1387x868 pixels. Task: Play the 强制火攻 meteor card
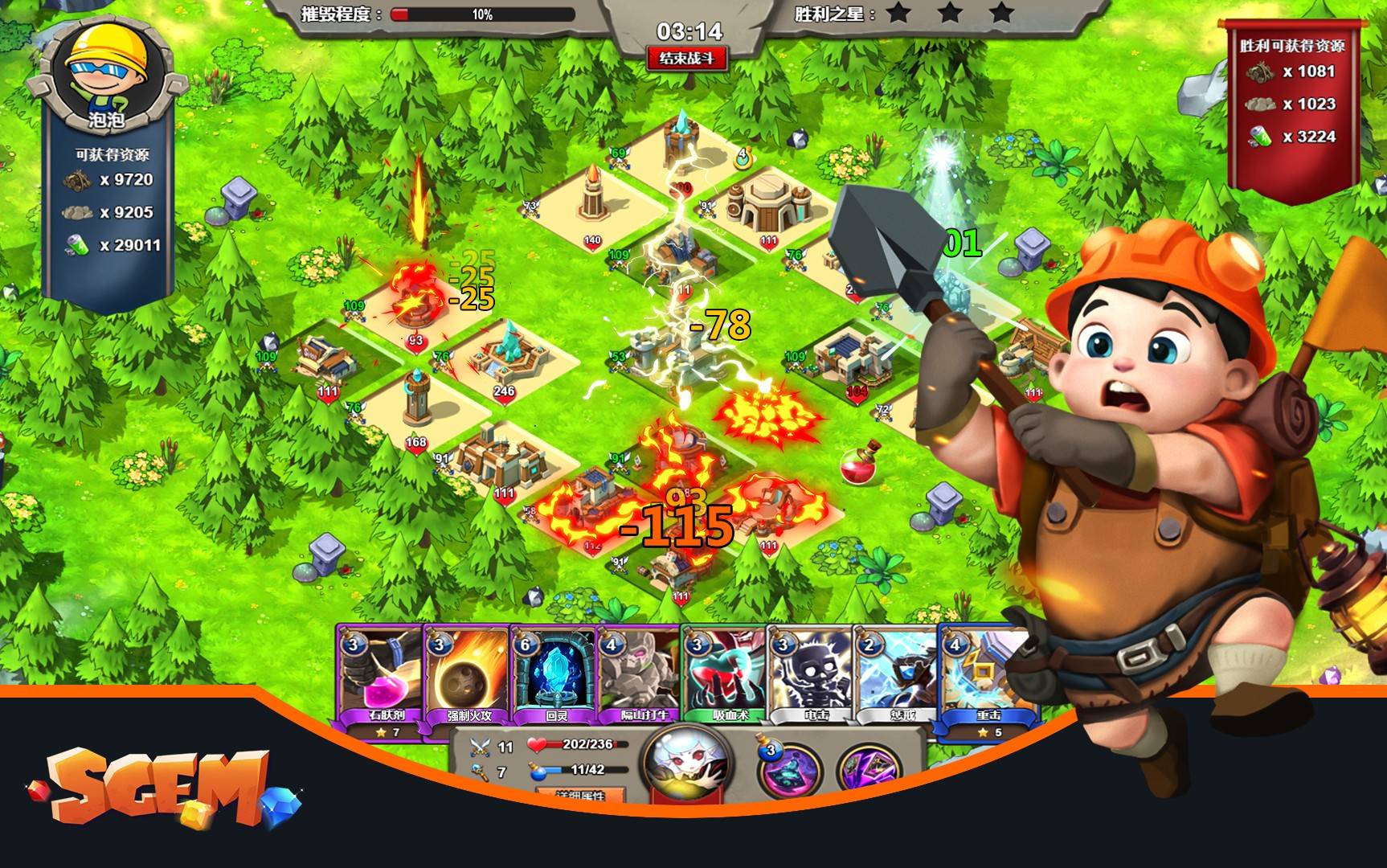tap(468, 674)
